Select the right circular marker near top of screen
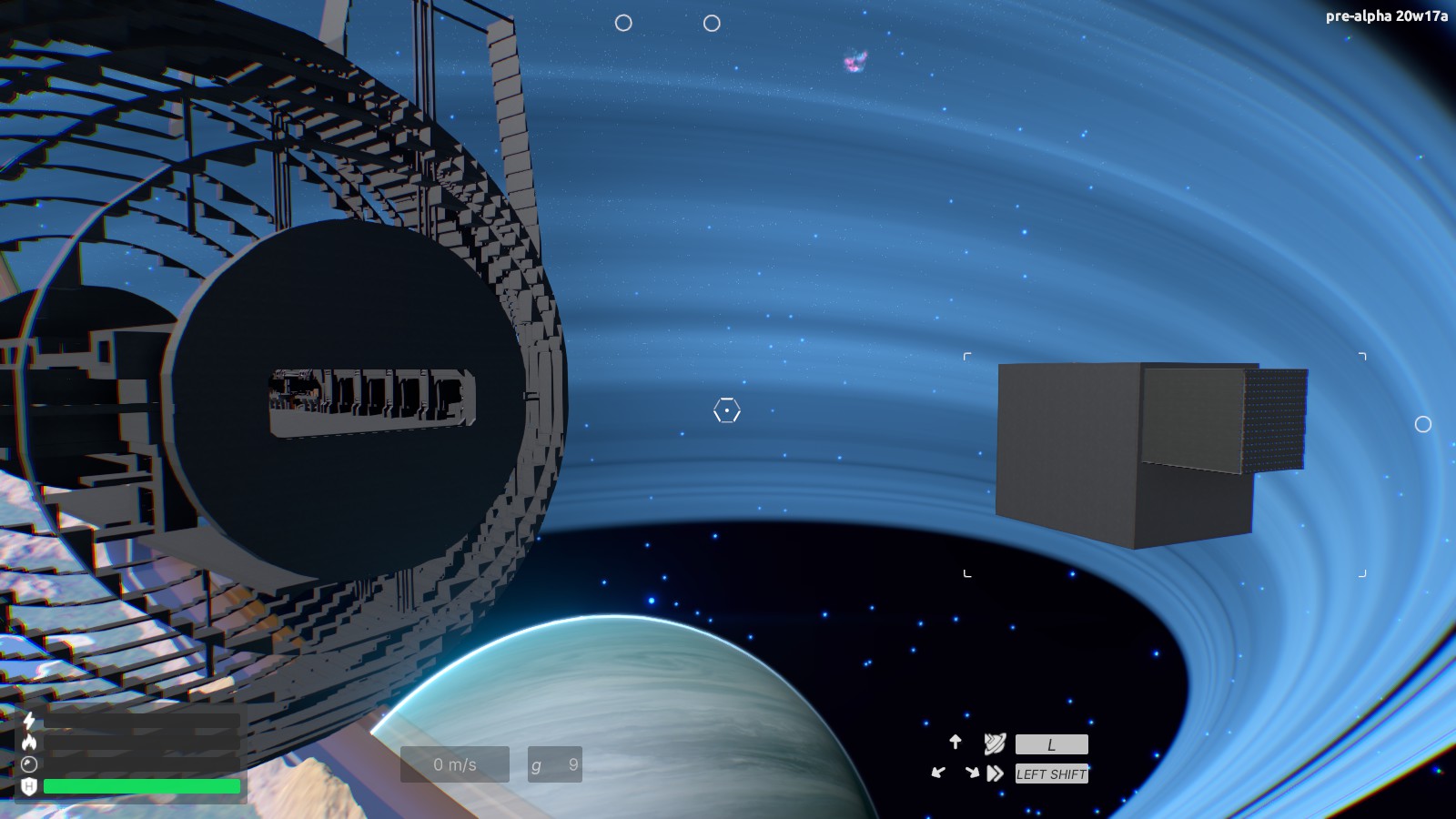 click(713, 24)
